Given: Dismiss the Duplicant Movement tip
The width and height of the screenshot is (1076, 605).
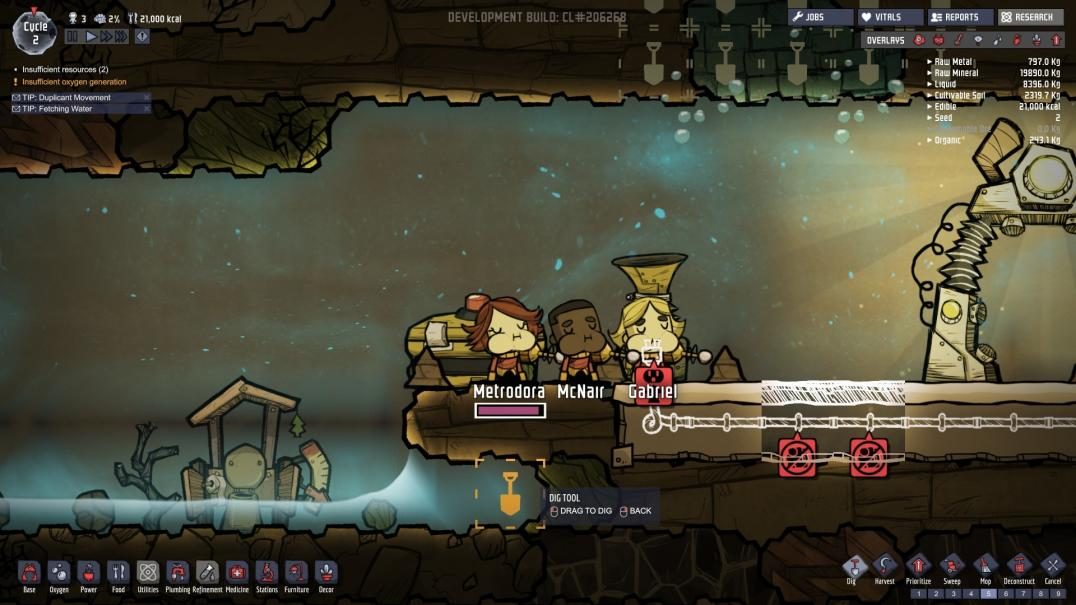Looking at the screenshot, I should point(146,97).
